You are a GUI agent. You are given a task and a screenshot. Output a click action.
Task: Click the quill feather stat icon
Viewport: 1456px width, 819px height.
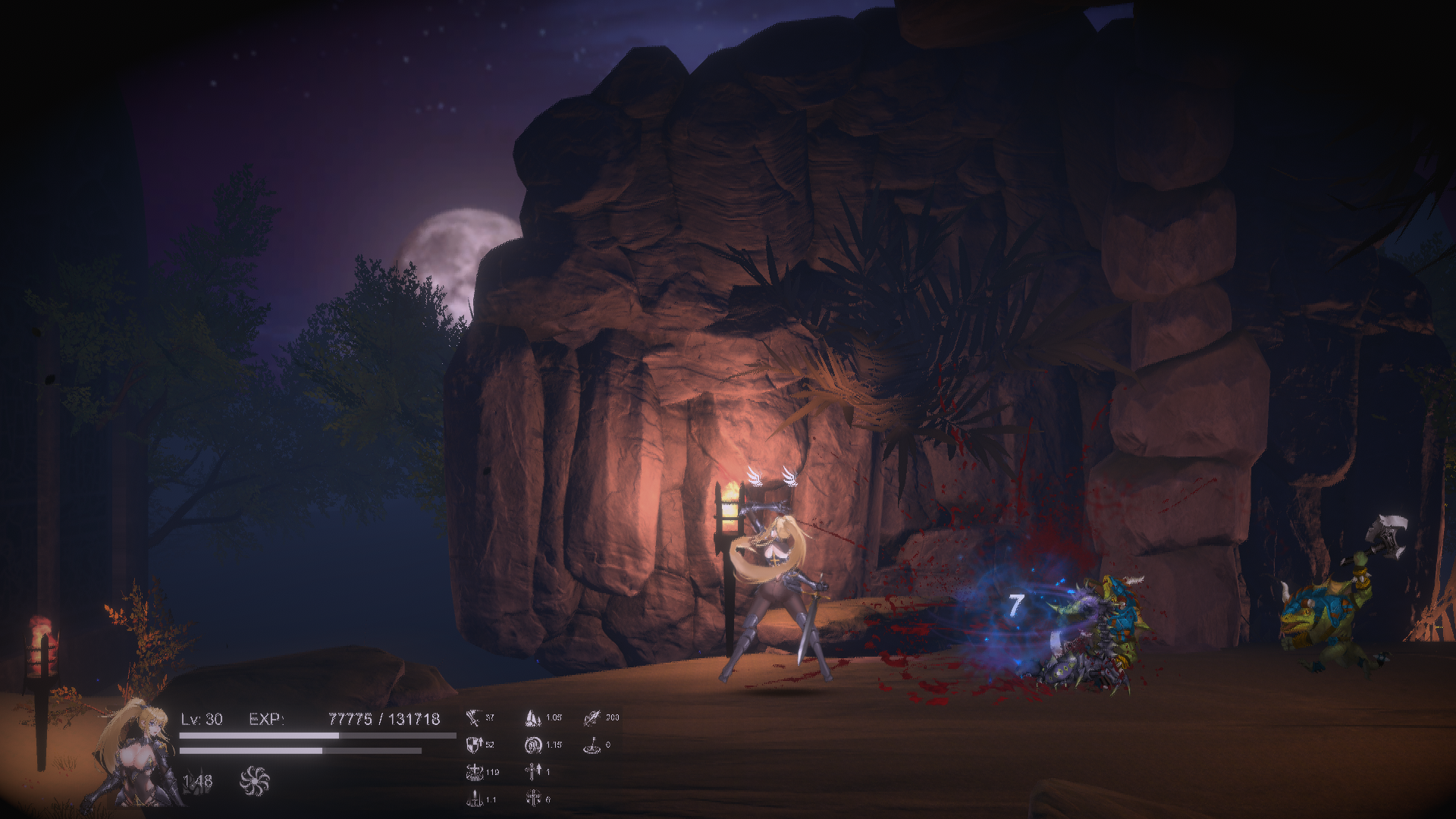(x=593, y=717)
